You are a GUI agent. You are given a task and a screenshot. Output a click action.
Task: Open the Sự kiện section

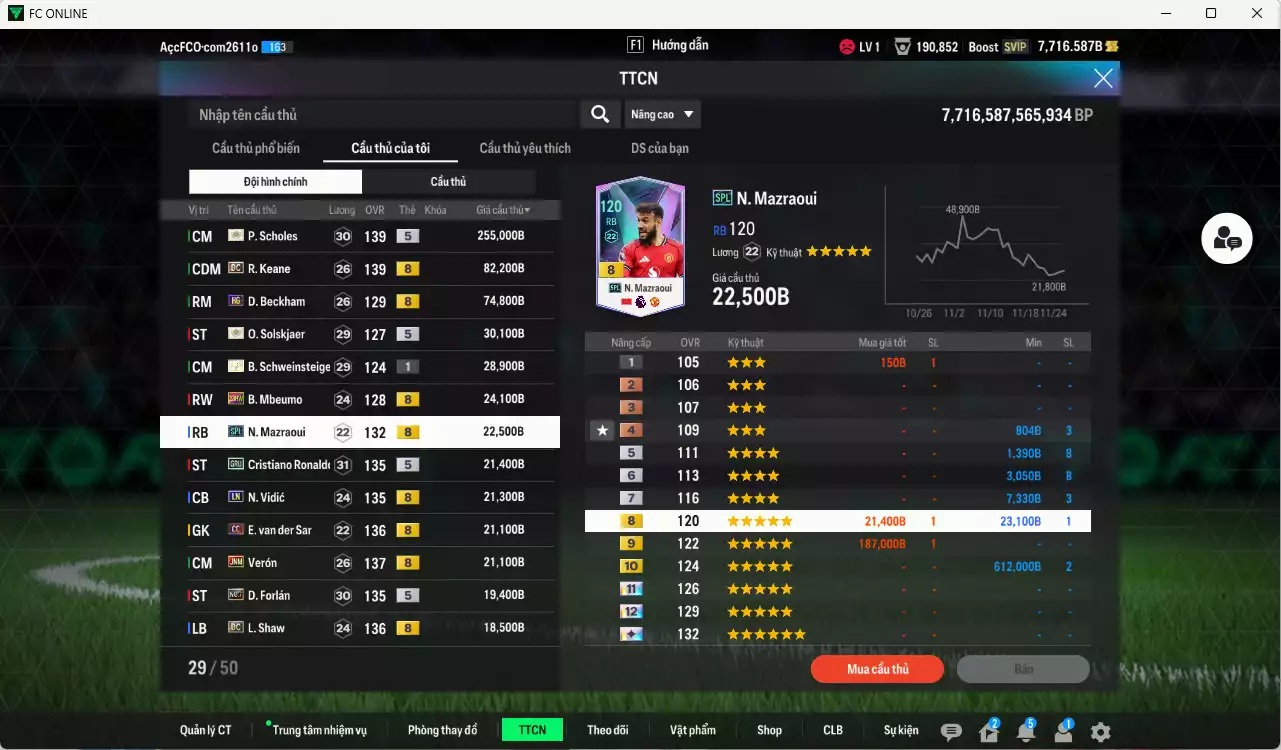click(899, 730)
